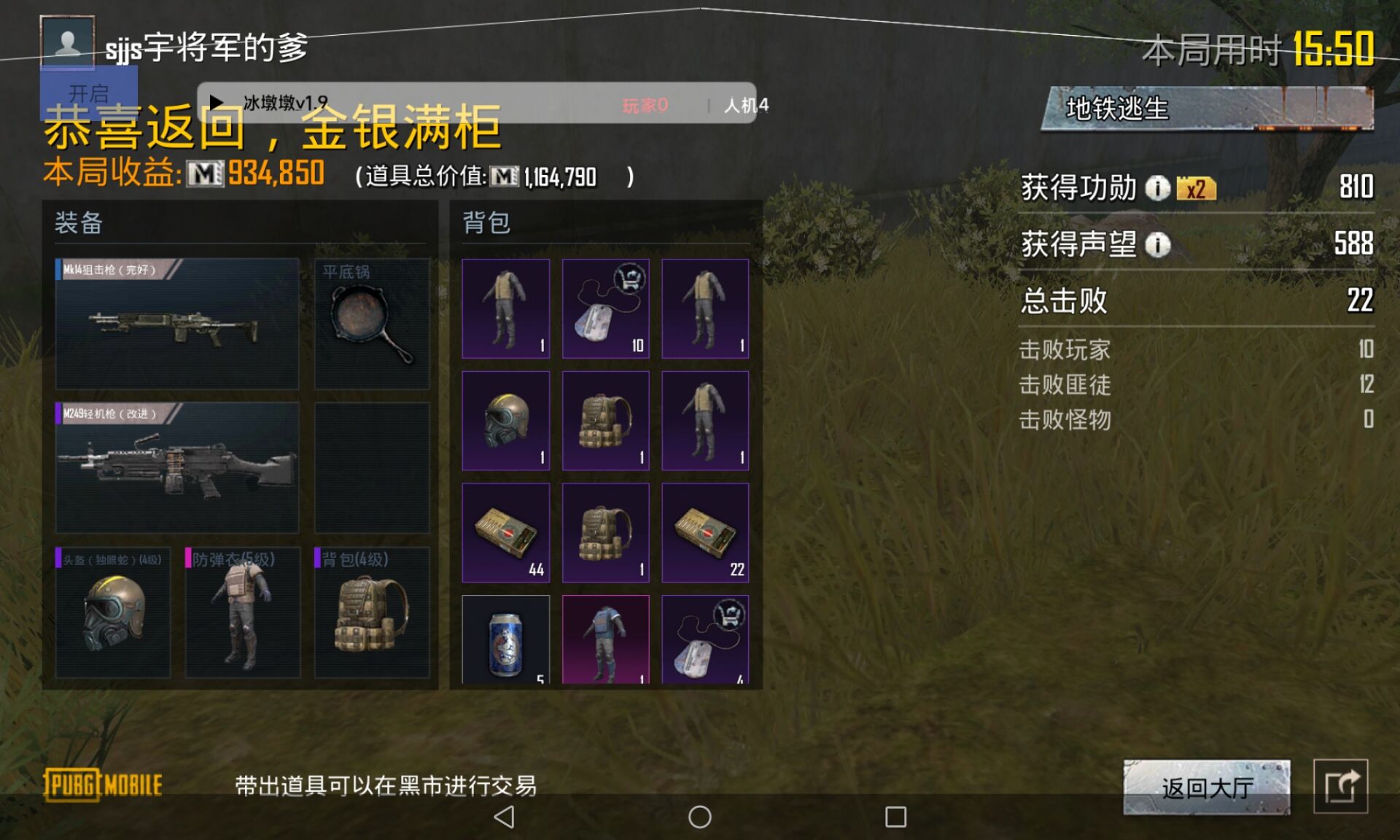Select the helmet in the backpack grid
Screen dimensions: 1400x840
pyautogui.click(x=505, y=421)
